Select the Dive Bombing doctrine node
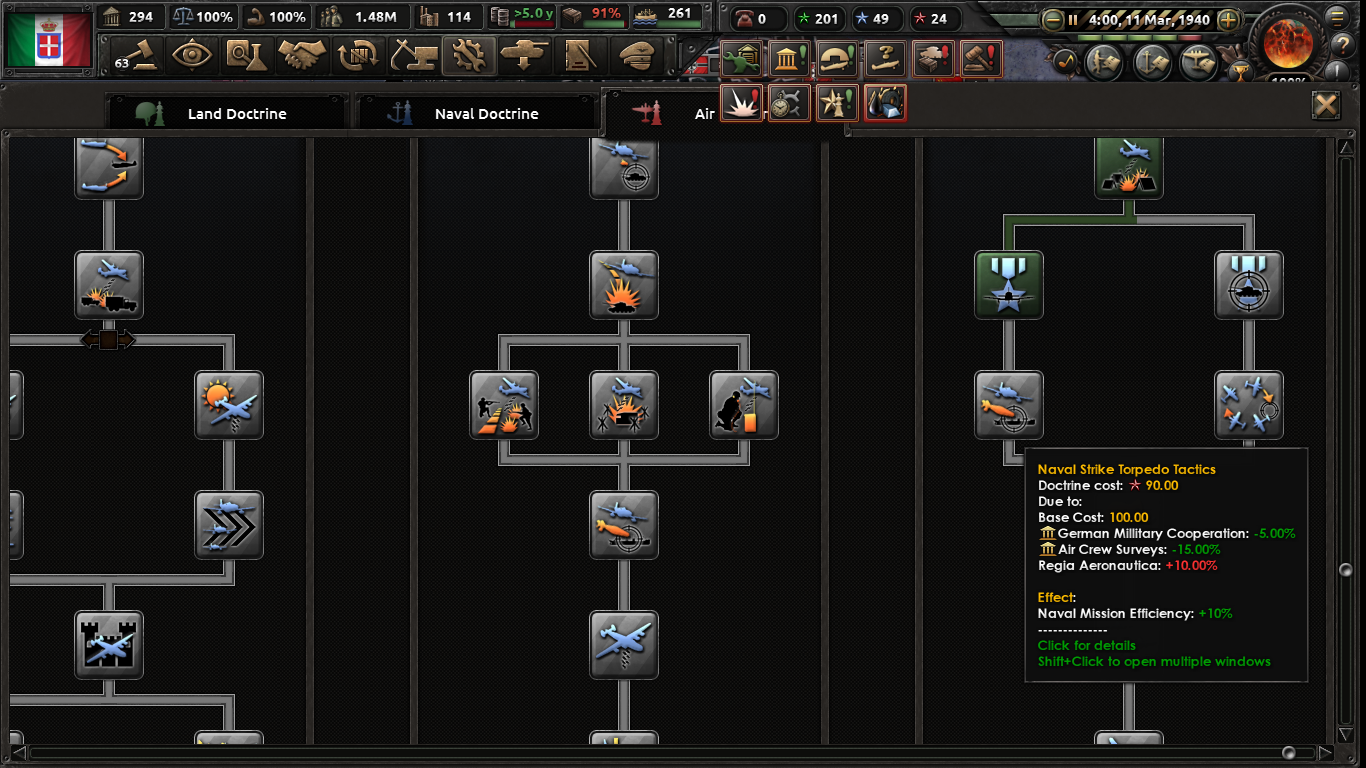The height and width of the screenshot is (768, 1366). point(624,285)
